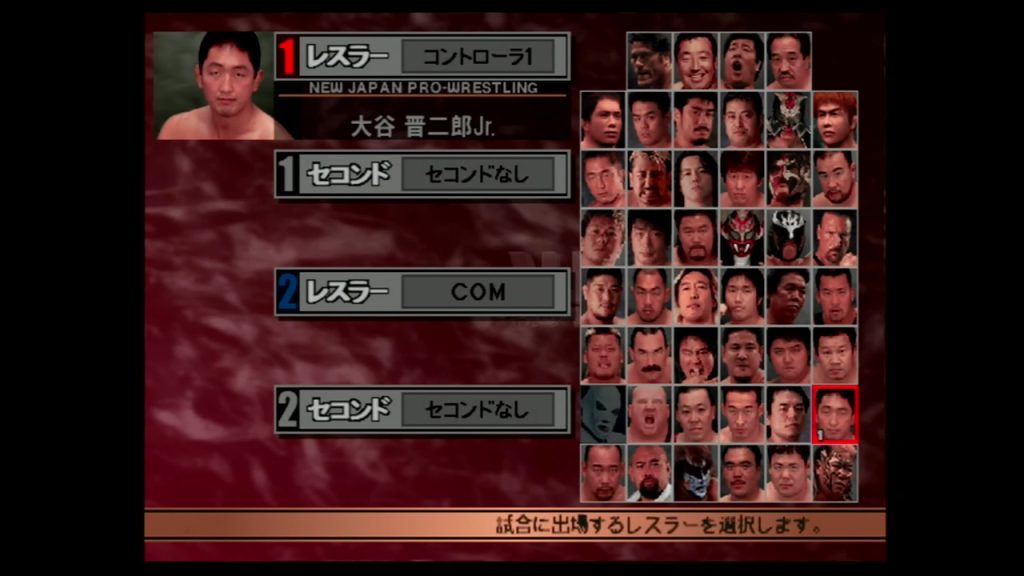Choose the pale blue ghost-mask portrait
Screen dimensions: 1024x576
click(603, 414)
